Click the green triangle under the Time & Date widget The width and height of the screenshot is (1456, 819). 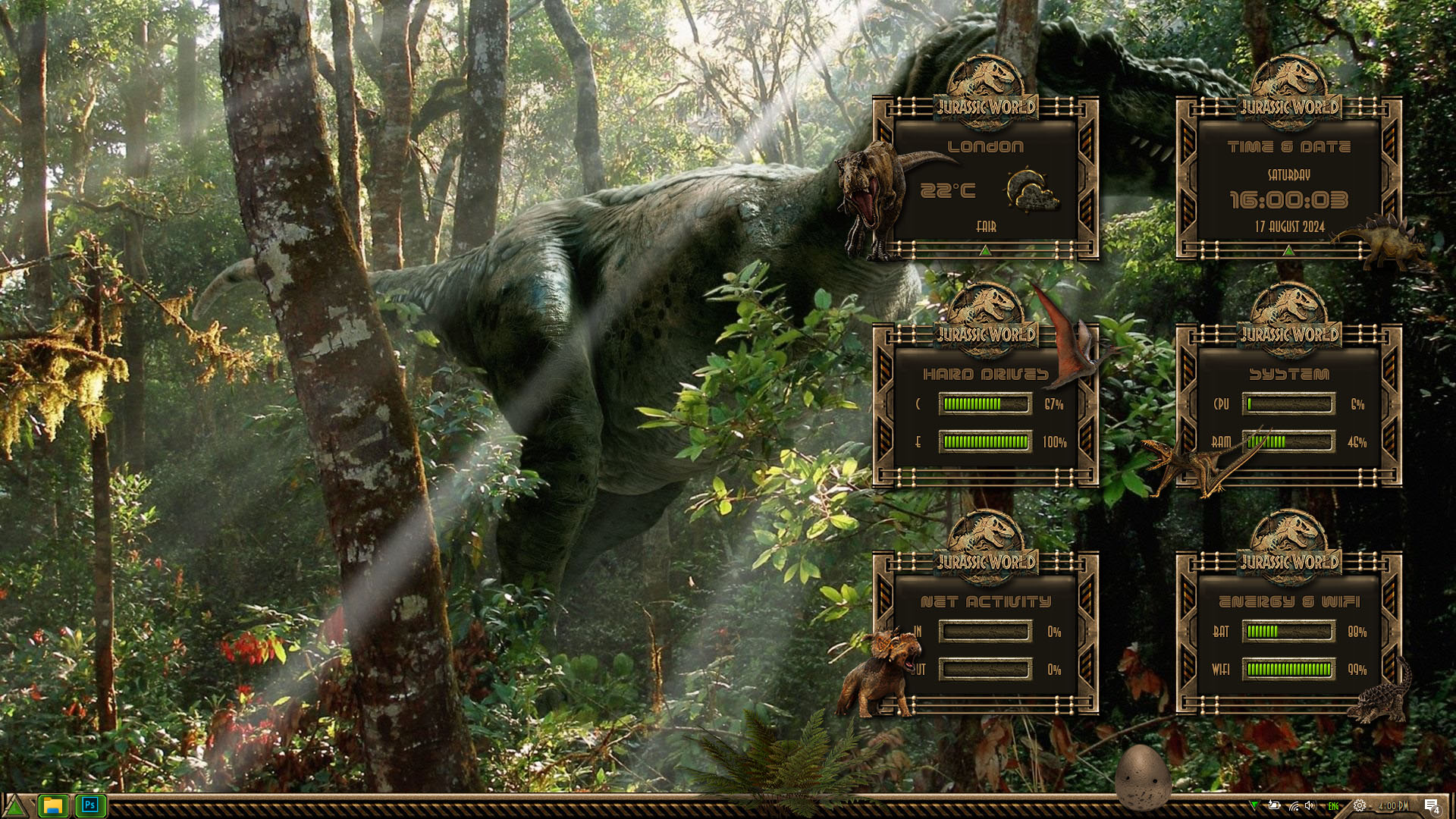click(x=1288, y=250)
